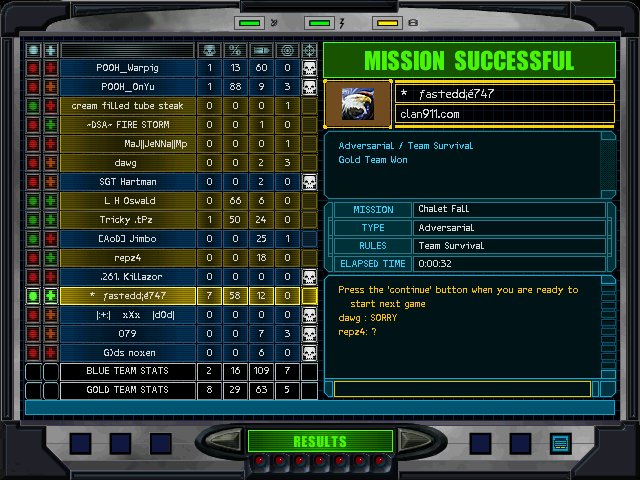Screen dimensions: 640x480
Task: Click the repz4 player row
Action: (127, 257)
